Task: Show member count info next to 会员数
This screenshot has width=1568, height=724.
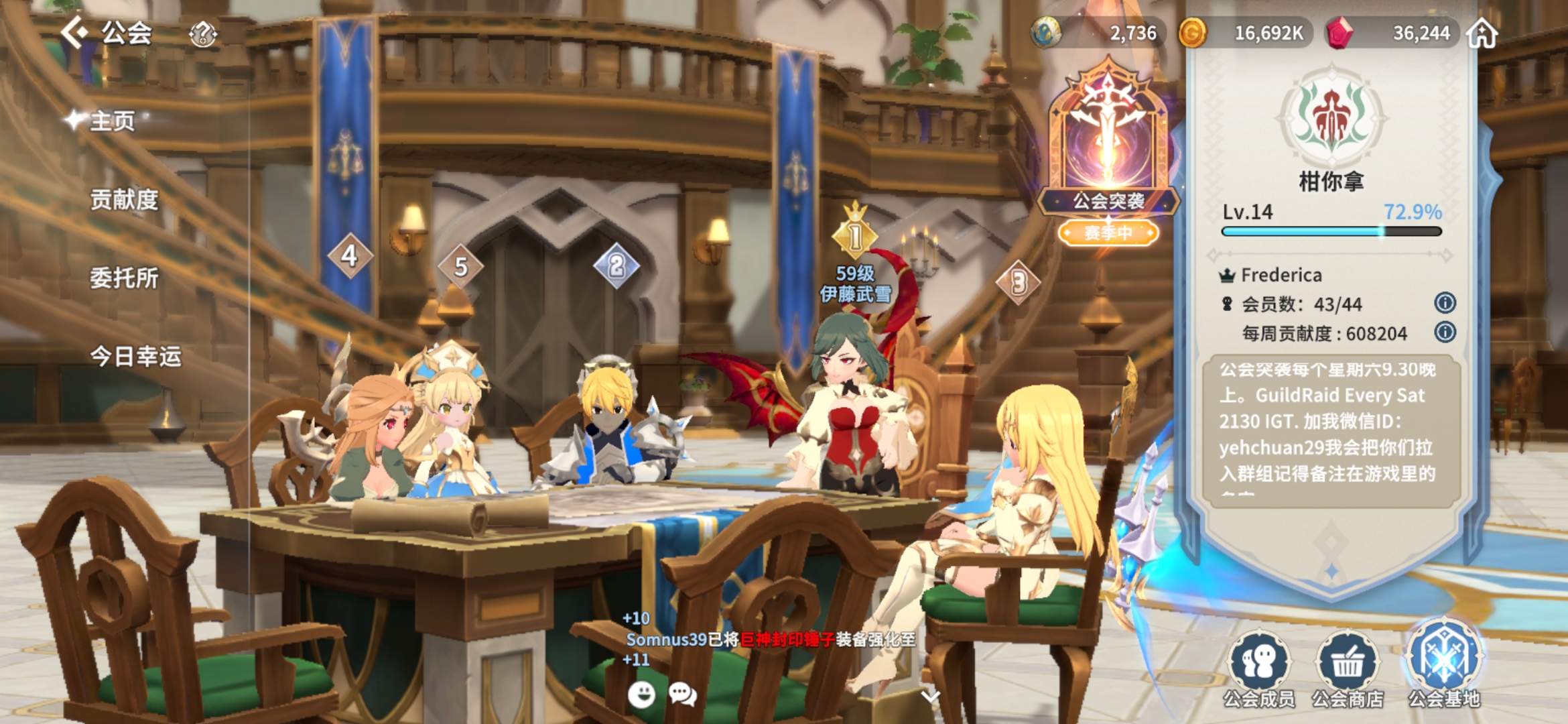Action: coord(1445,303)
